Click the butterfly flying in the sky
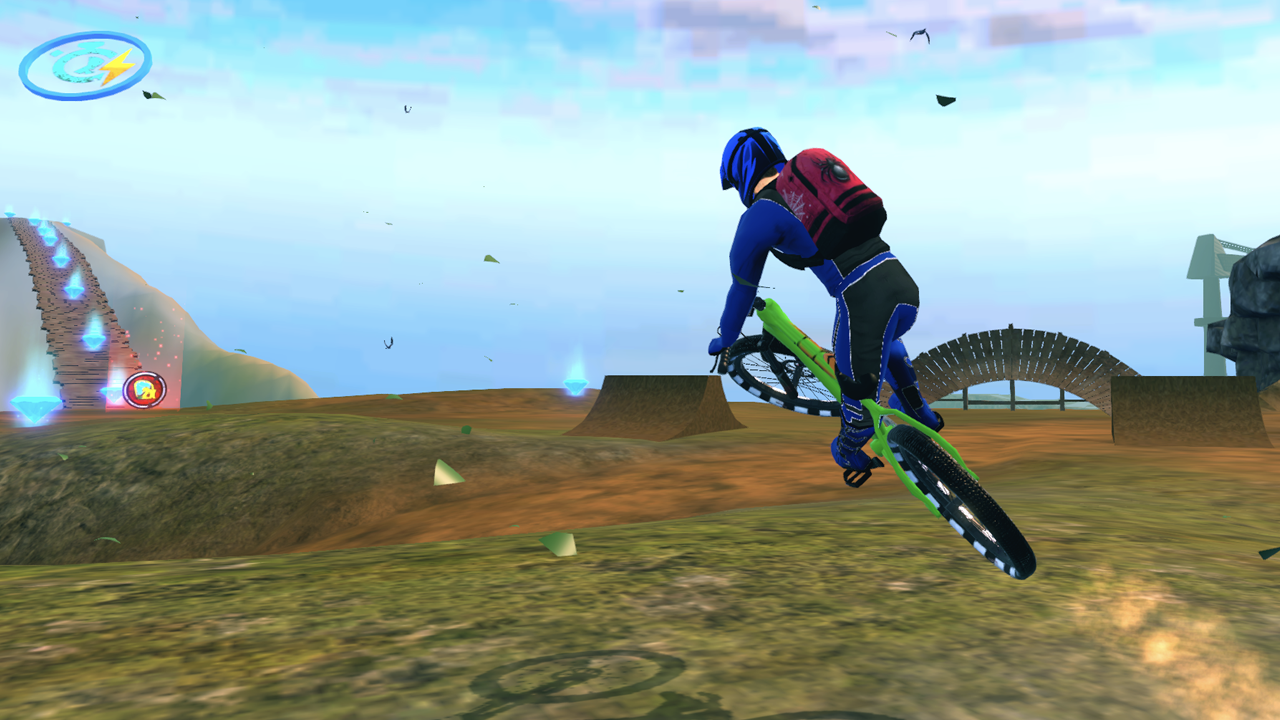This screenshot has width=1280, height=720. [388, 342]
